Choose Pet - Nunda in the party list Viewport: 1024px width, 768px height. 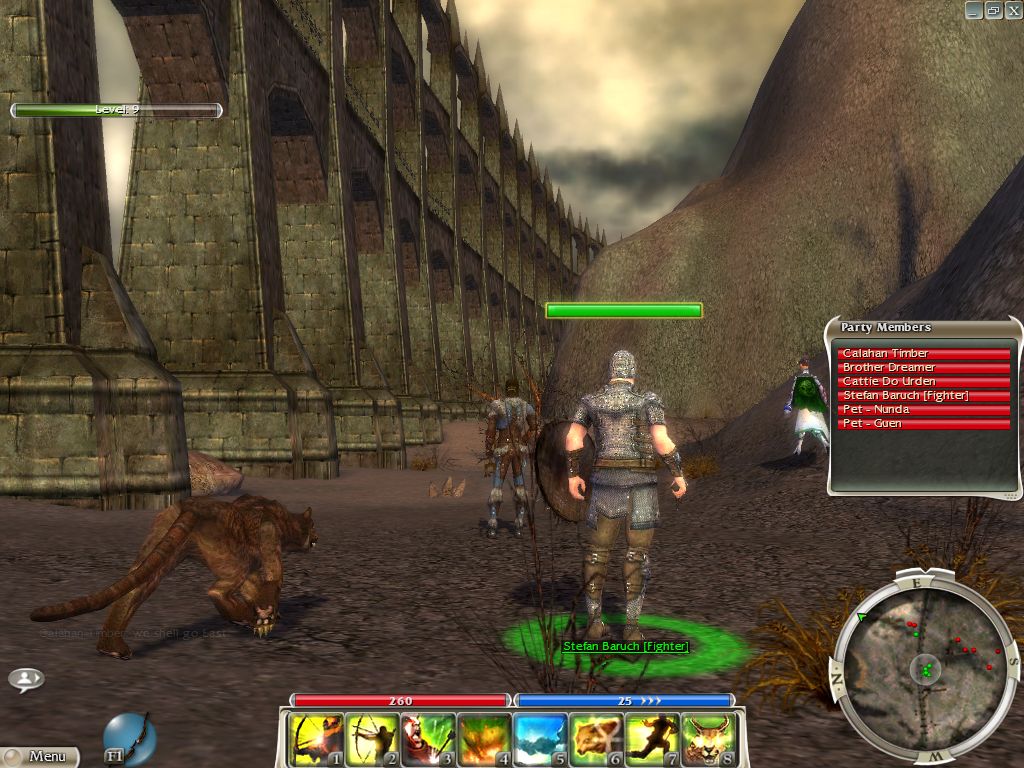coord(923,409)
